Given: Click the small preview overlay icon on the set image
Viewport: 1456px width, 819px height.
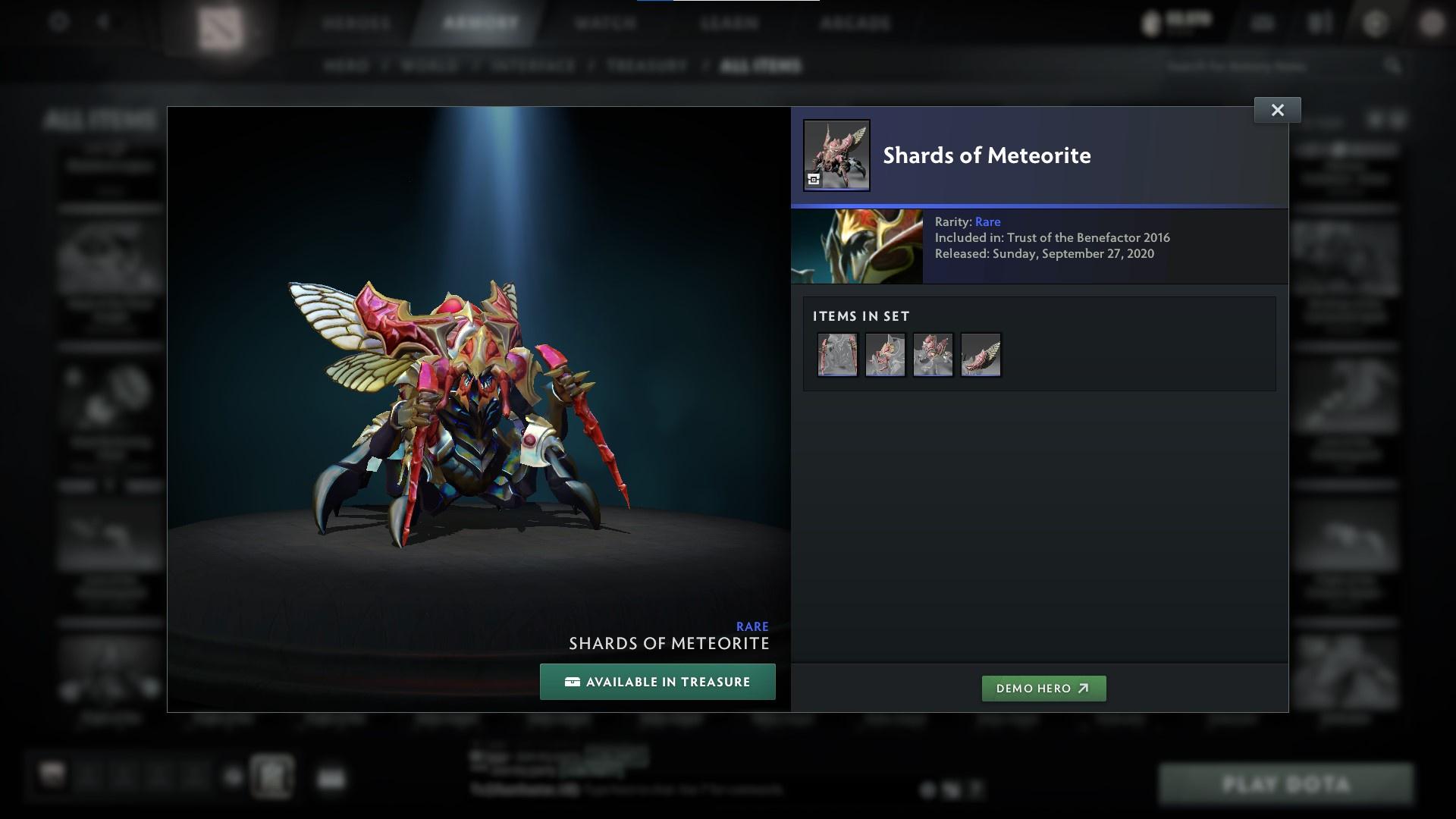Looking at the screenshot, I should coord(813,180).
